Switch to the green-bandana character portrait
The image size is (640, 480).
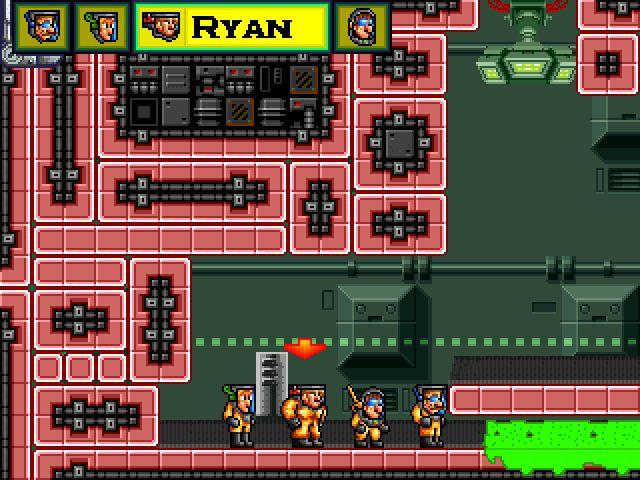(x=101, y=26)
